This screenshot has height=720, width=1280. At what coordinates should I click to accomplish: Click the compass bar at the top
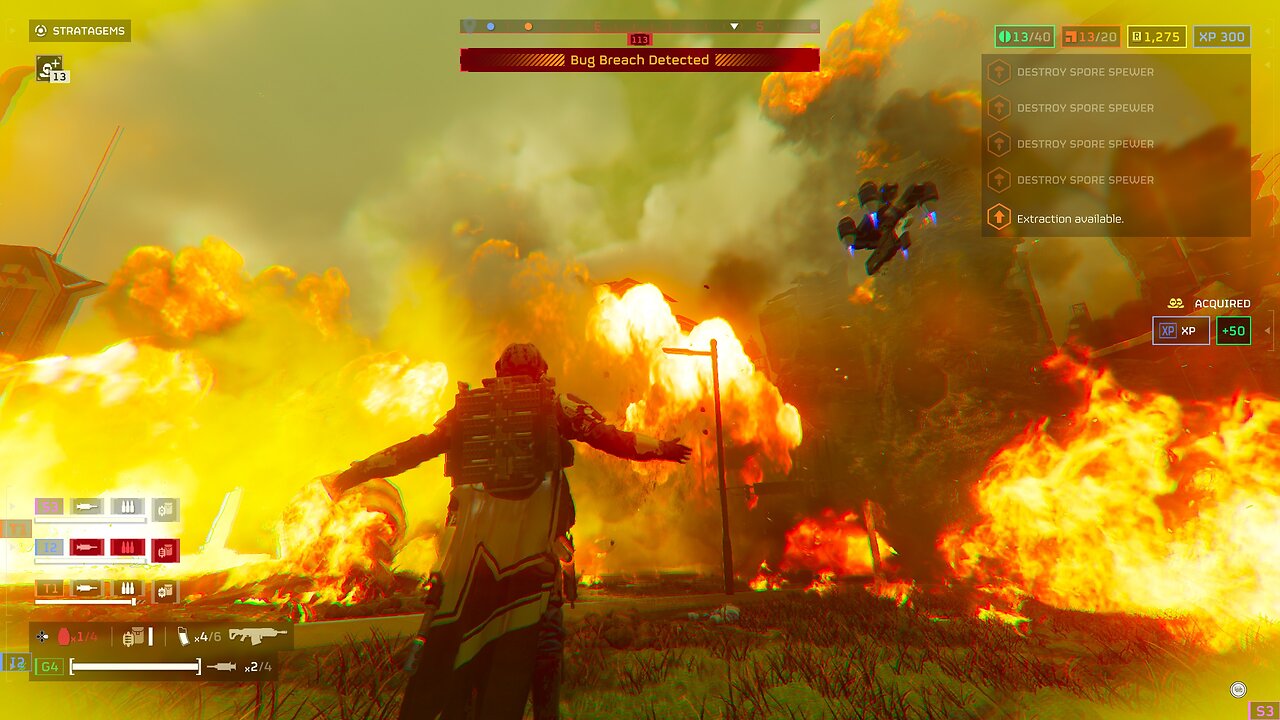[639, 26]
